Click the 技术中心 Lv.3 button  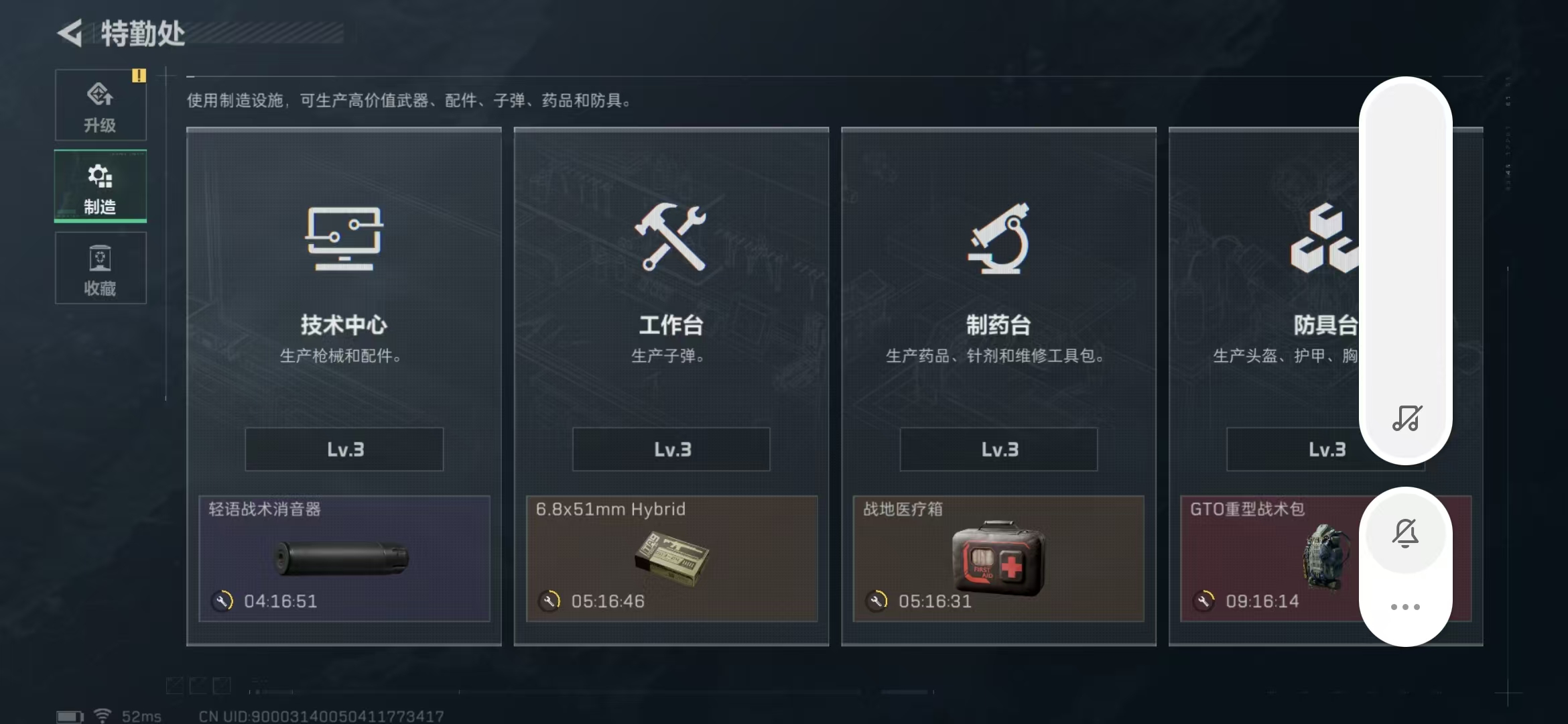click(343, 449)
